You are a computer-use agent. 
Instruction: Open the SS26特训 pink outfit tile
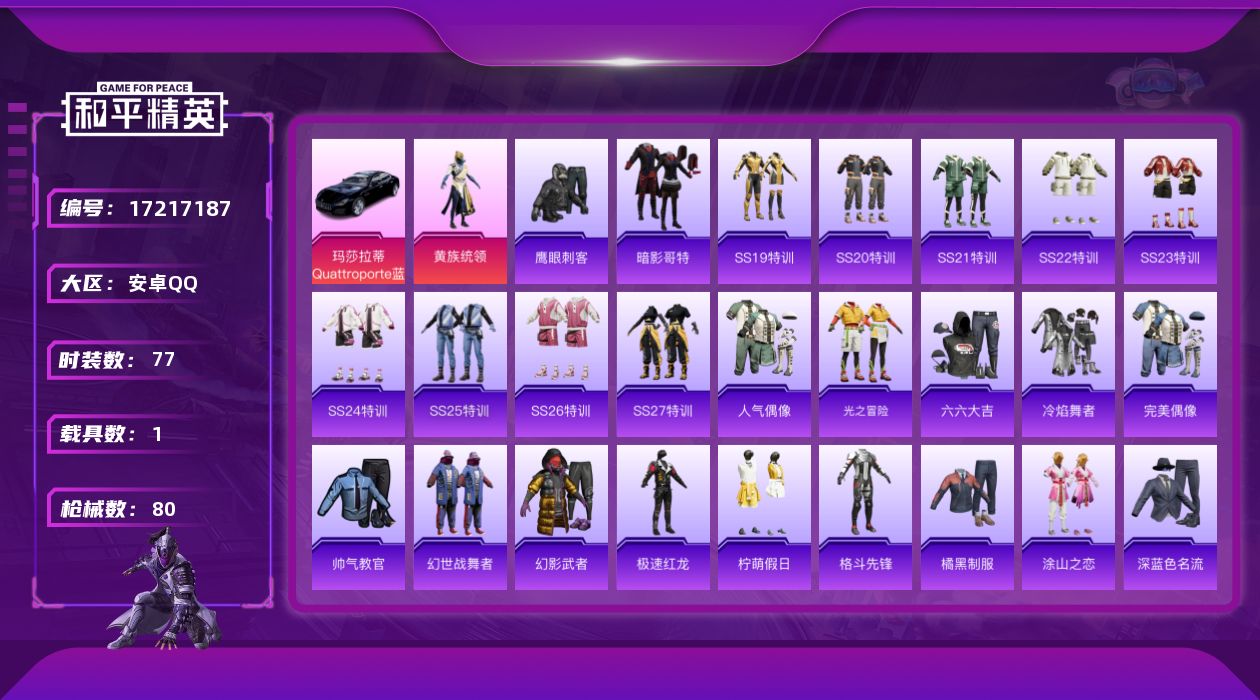tap(561, 364)
